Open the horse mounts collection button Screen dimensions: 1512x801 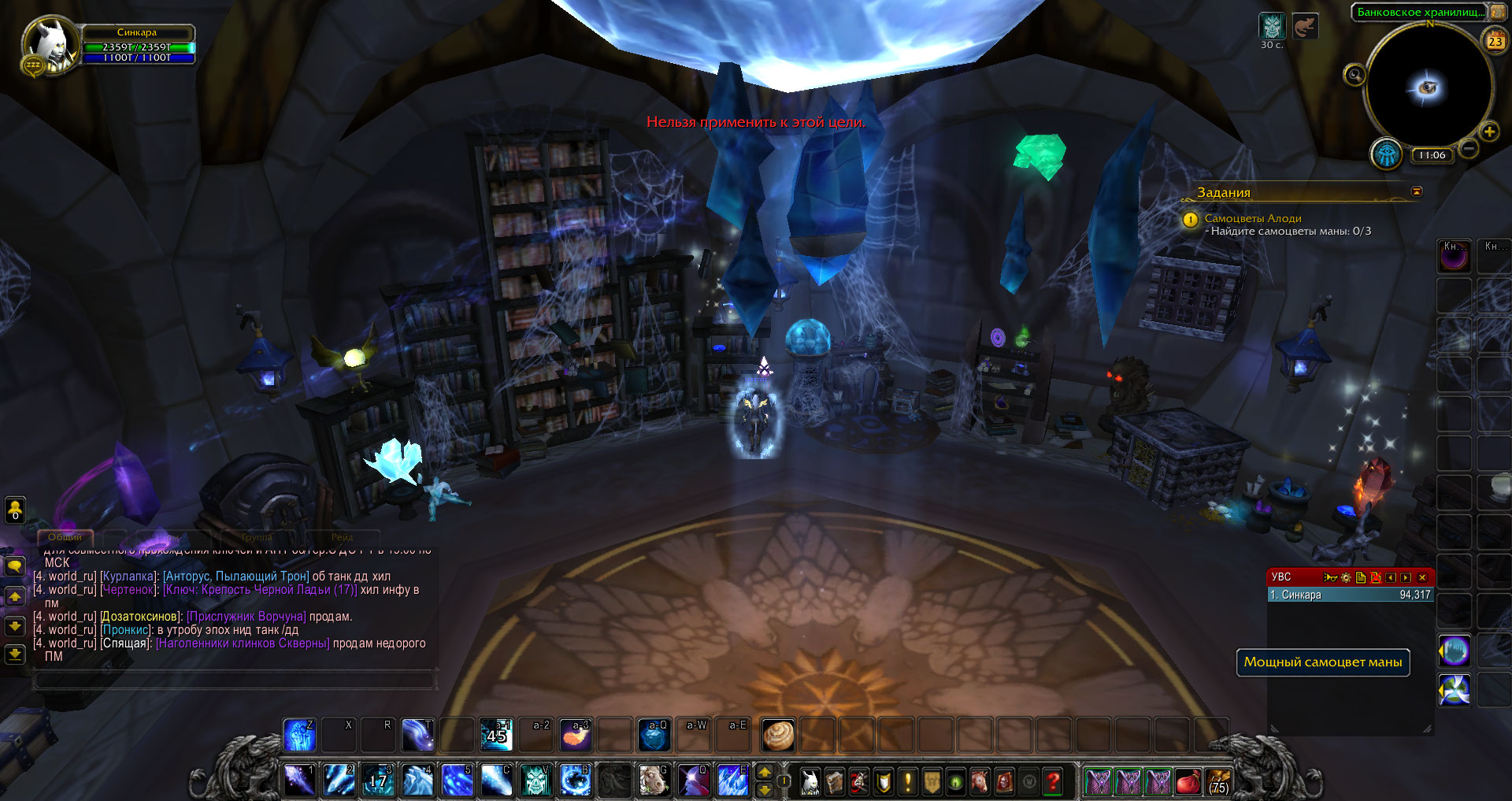click(x=978, y=781)
